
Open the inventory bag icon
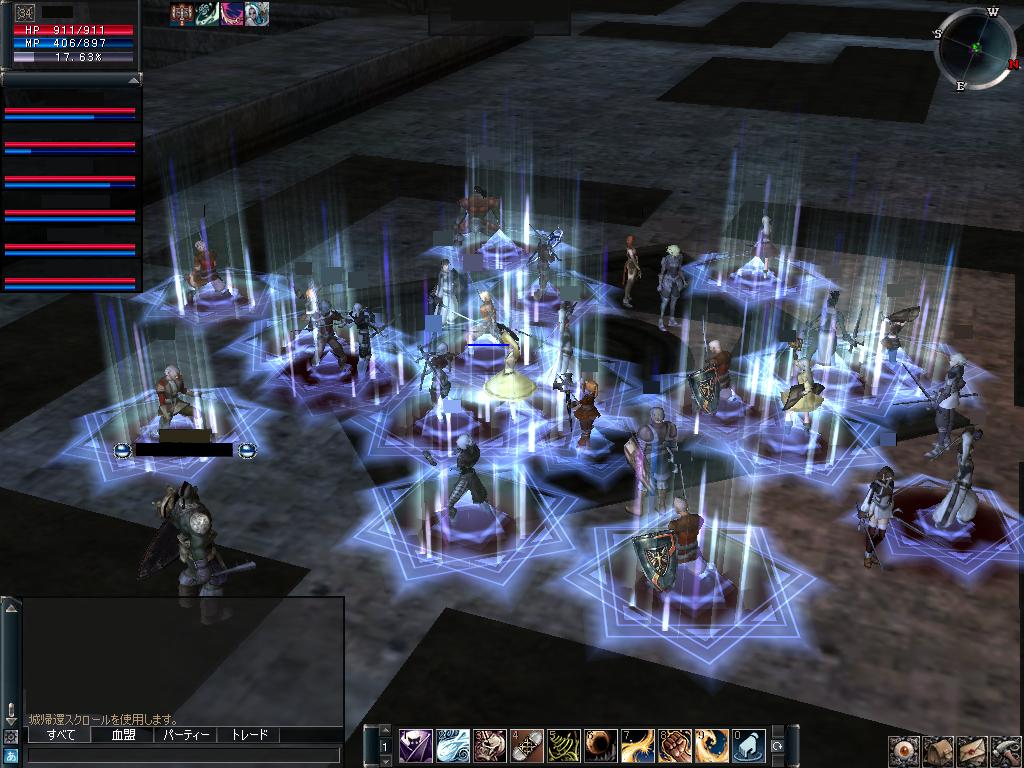click(x=938, y=751)
